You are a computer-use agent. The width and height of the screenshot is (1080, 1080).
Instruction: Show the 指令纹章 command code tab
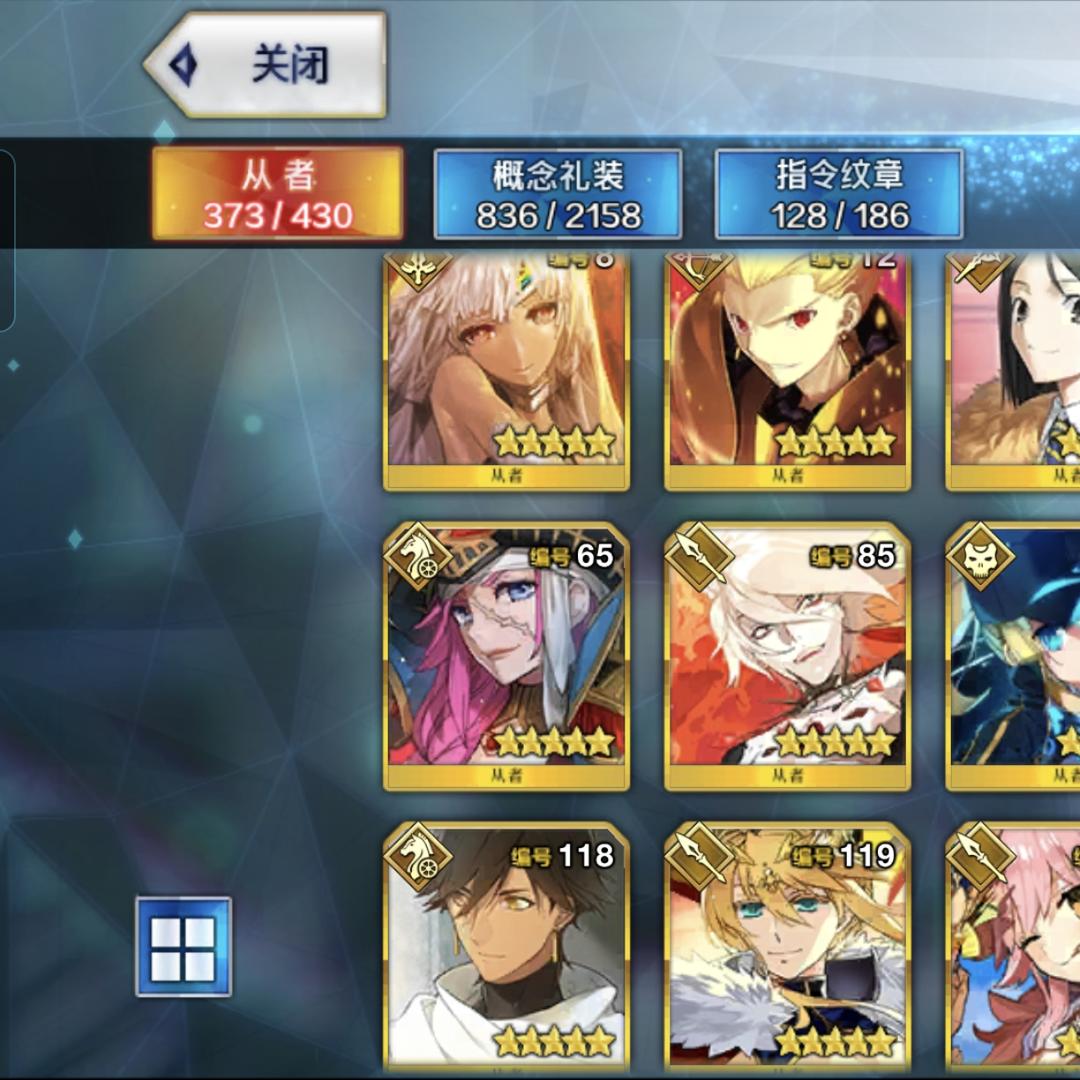839,194
